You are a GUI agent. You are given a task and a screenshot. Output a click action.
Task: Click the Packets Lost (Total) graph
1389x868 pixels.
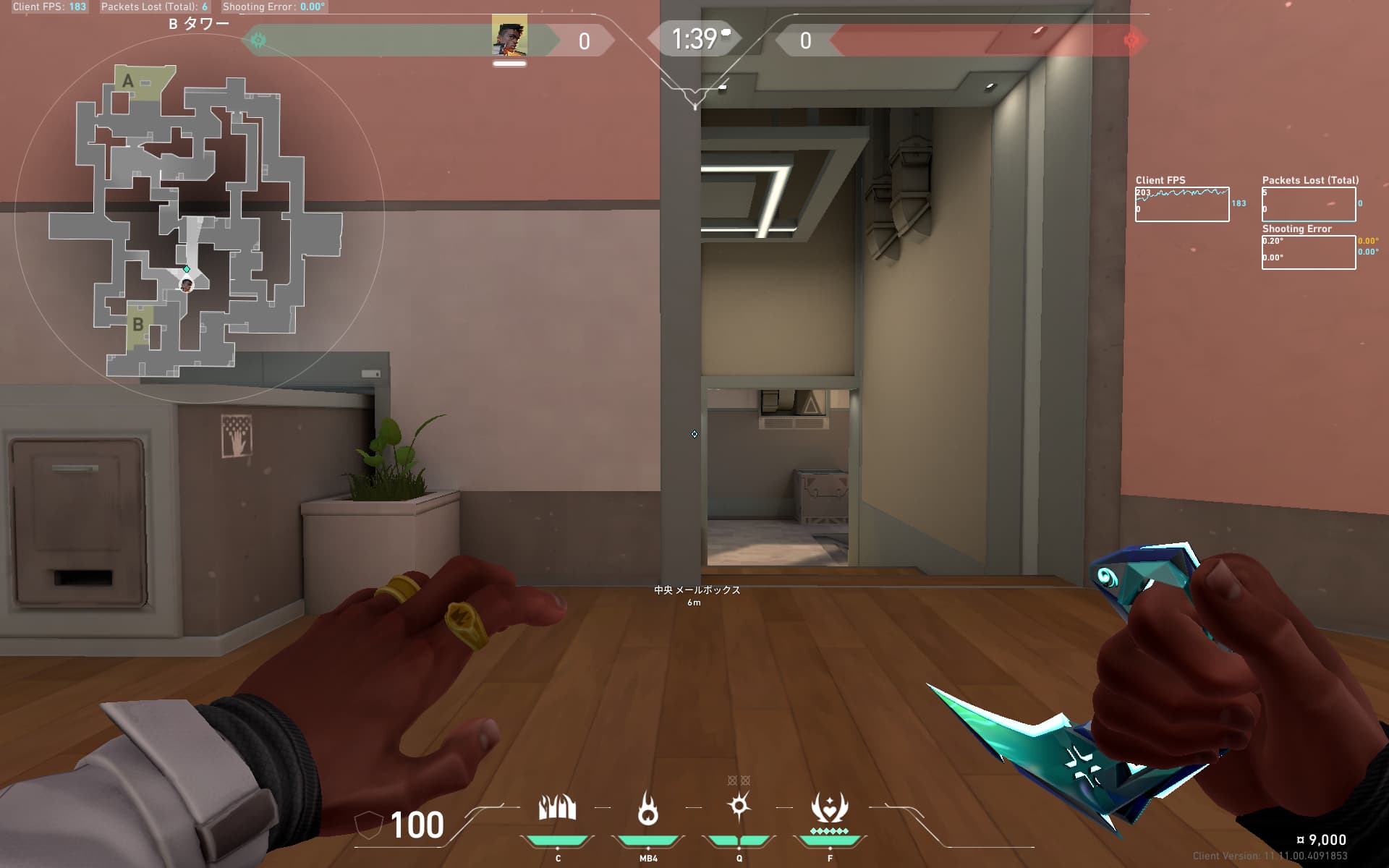[1308, 205]
